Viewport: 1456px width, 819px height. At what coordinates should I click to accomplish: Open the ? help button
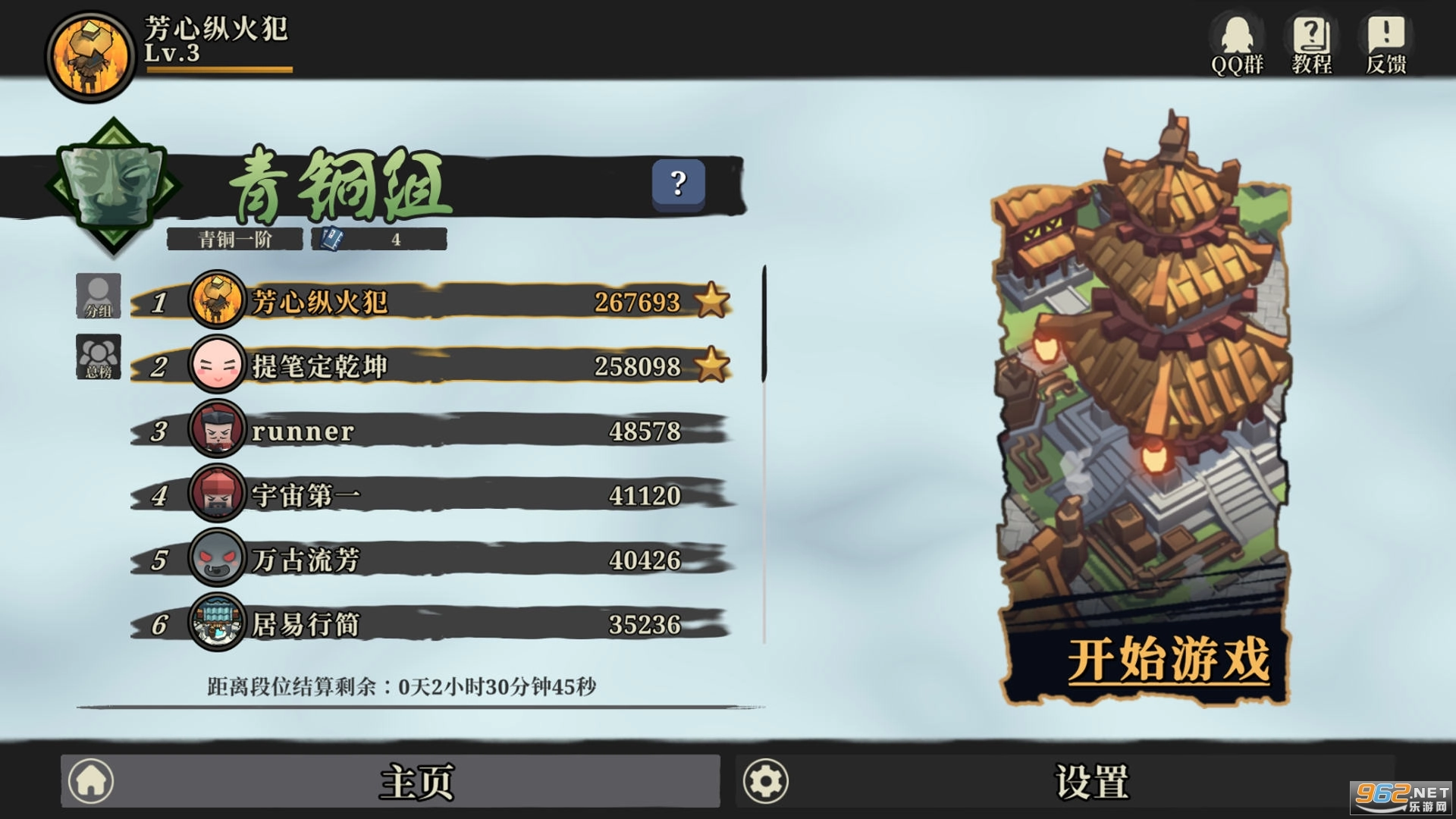click(x=677, y=184)
